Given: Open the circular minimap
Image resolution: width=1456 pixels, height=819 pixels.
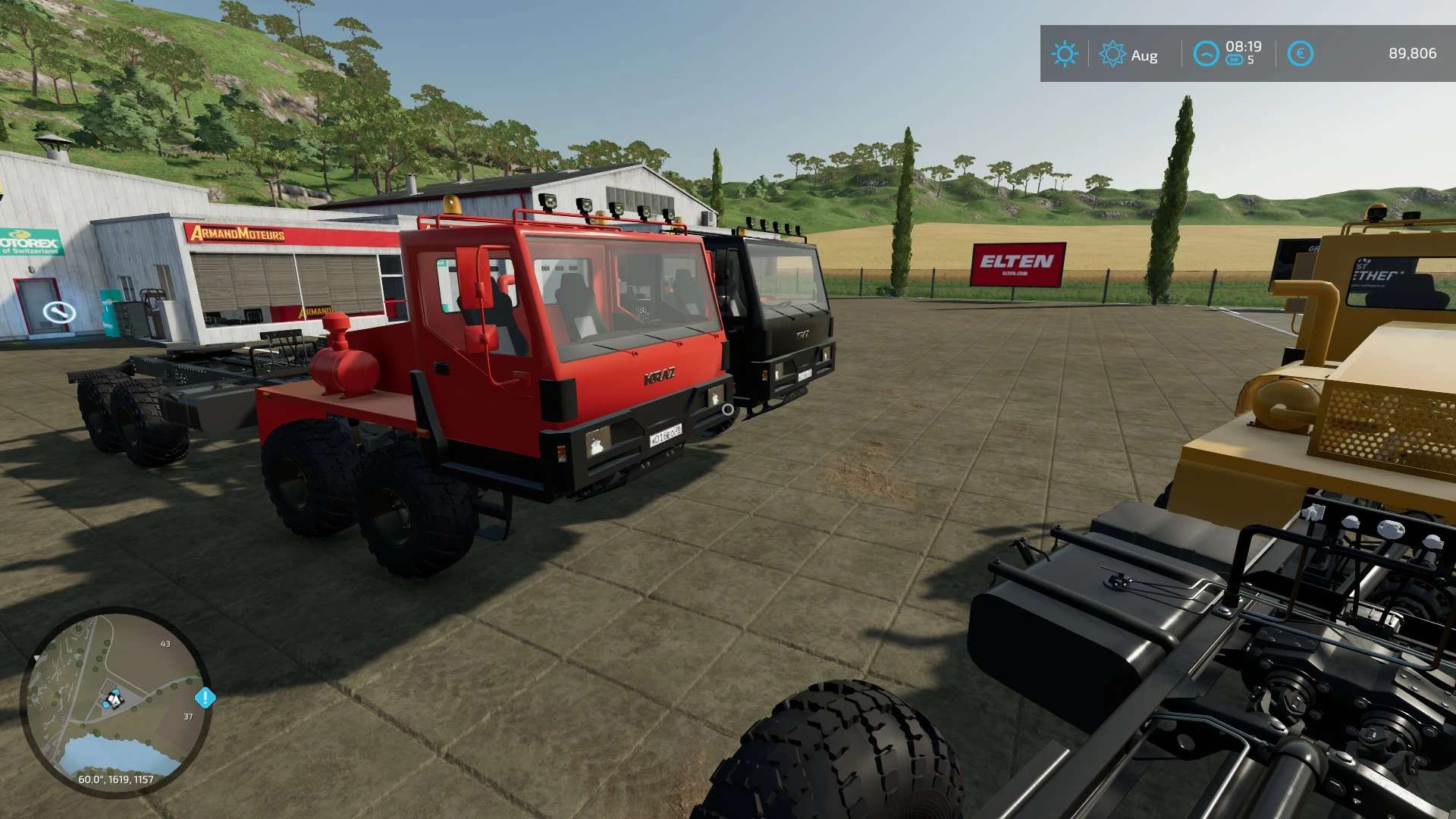Looking at the screenshot, I should pos(115,701).
